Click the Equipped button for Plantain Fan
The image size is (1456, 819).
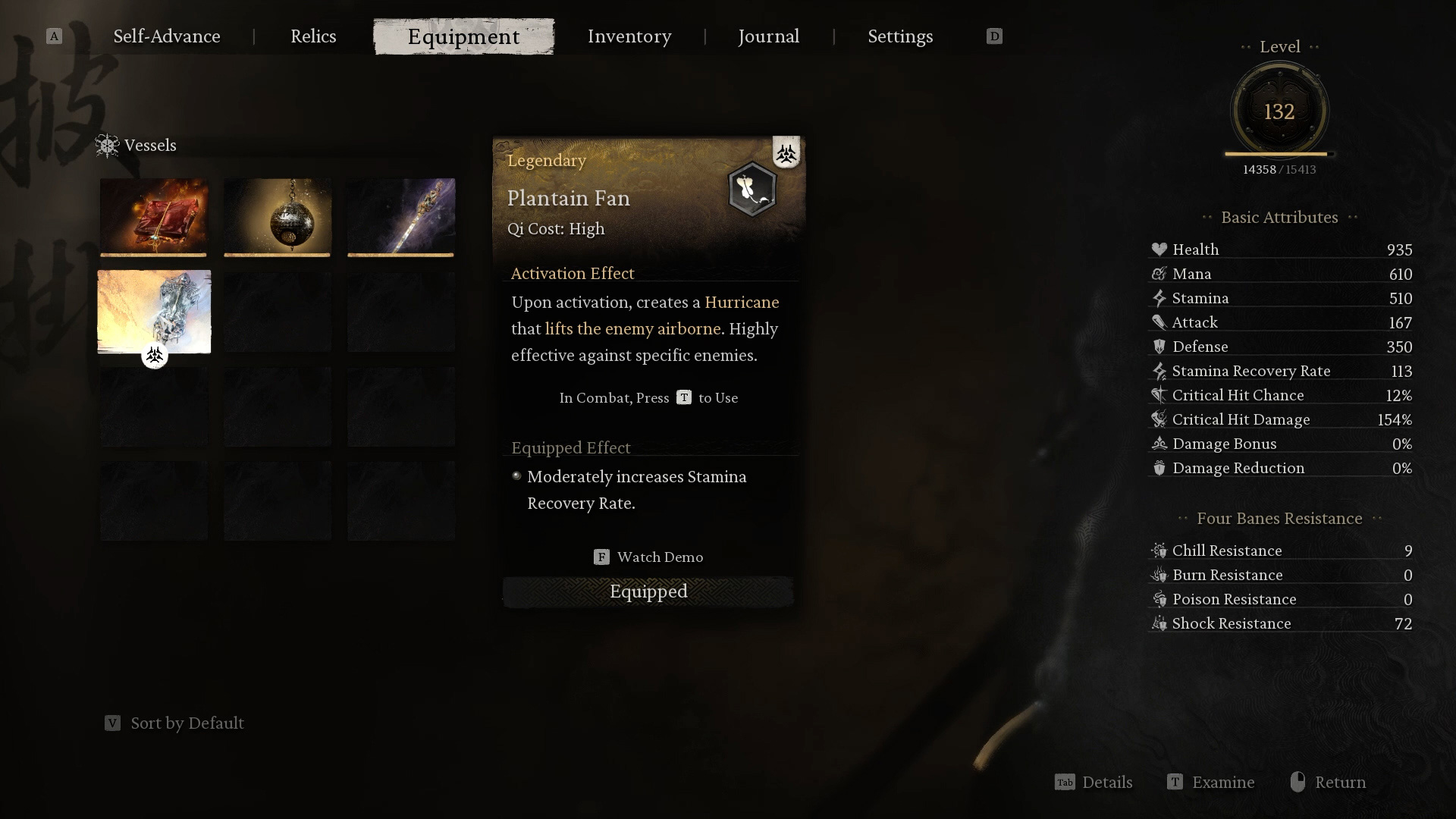coord(648,591)
